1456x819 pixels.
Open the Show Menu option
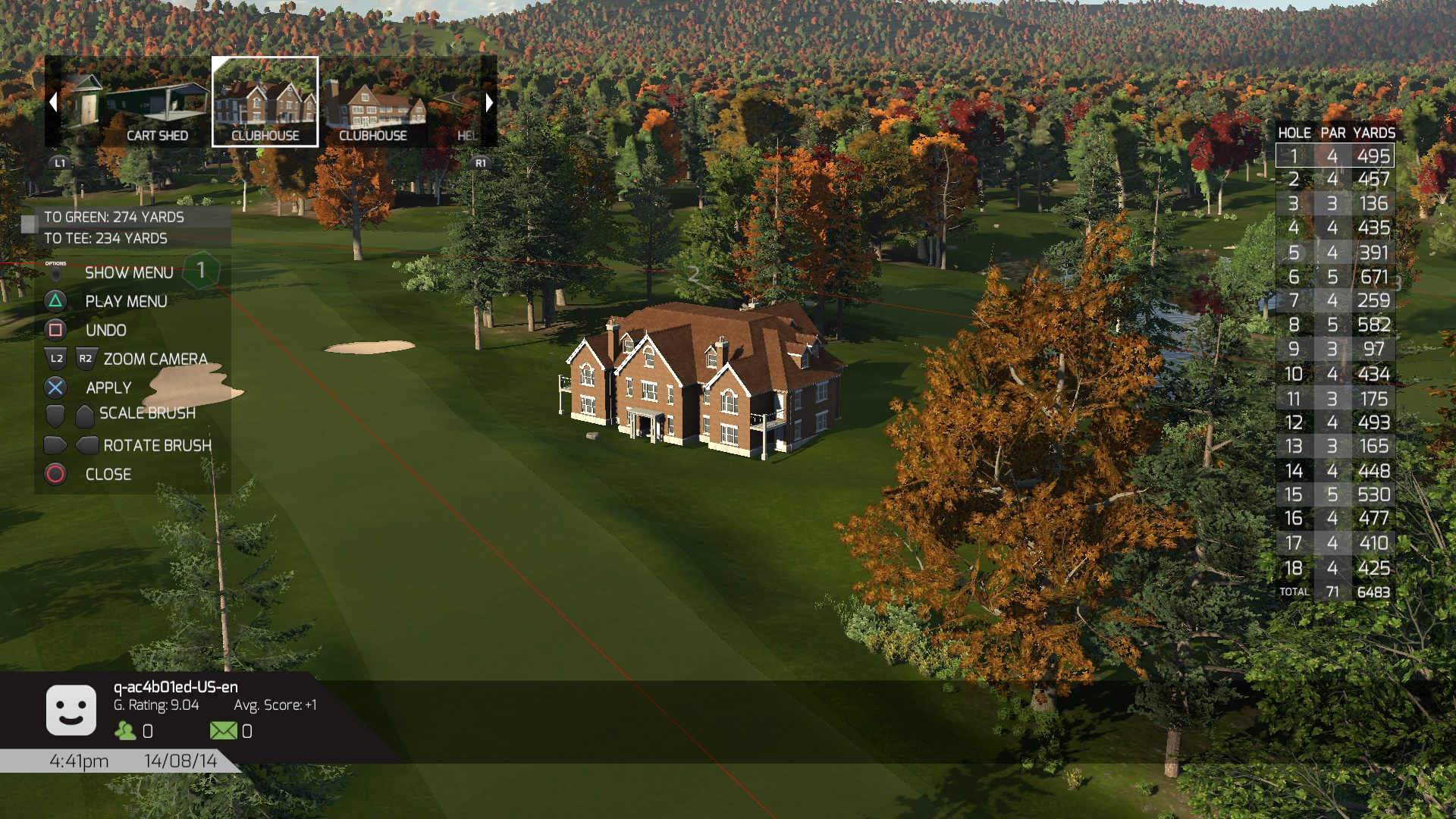pos(129,272)
